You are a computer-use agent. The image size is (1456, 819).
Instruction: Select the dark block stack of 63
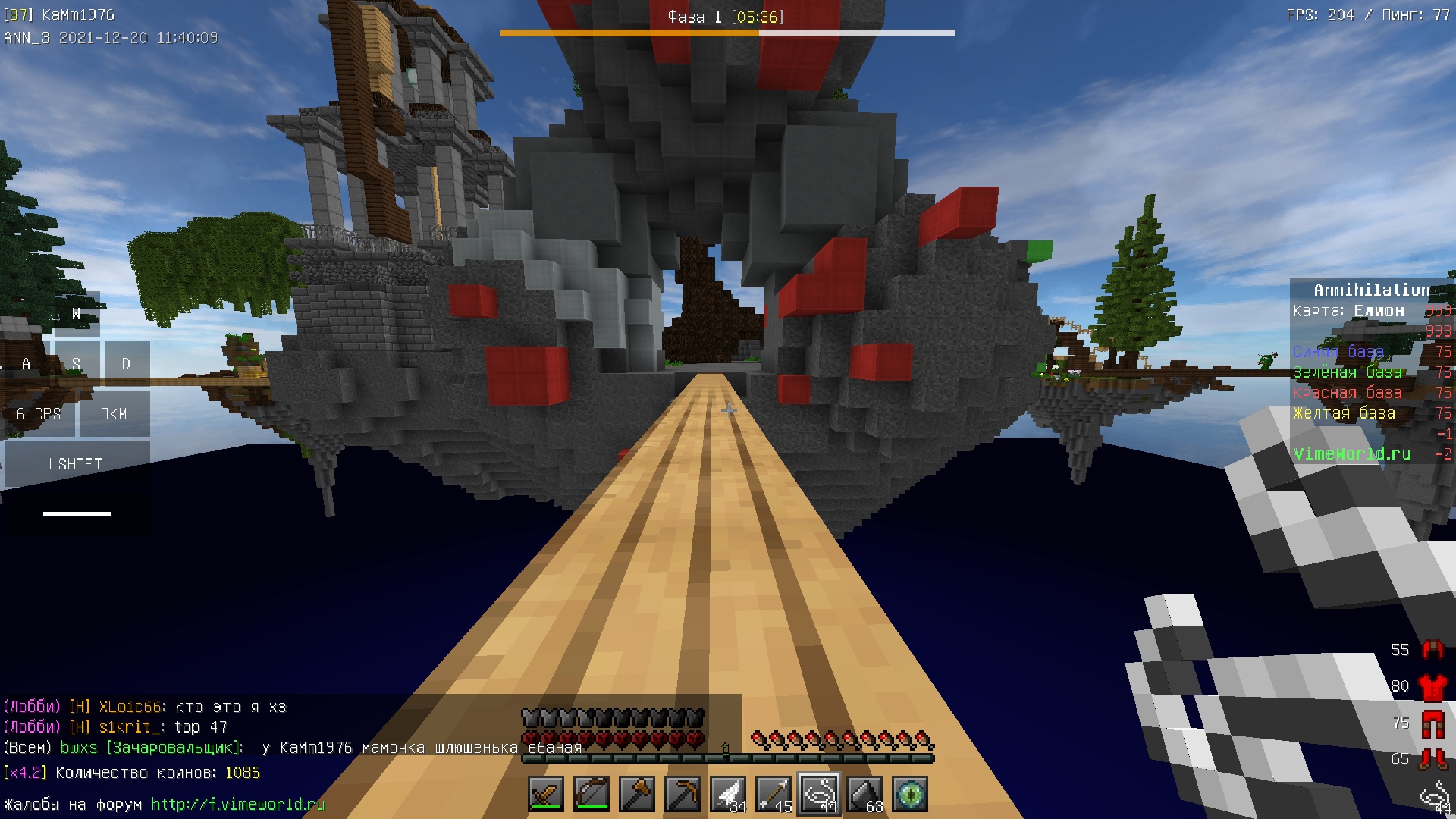tap(864, 794)
